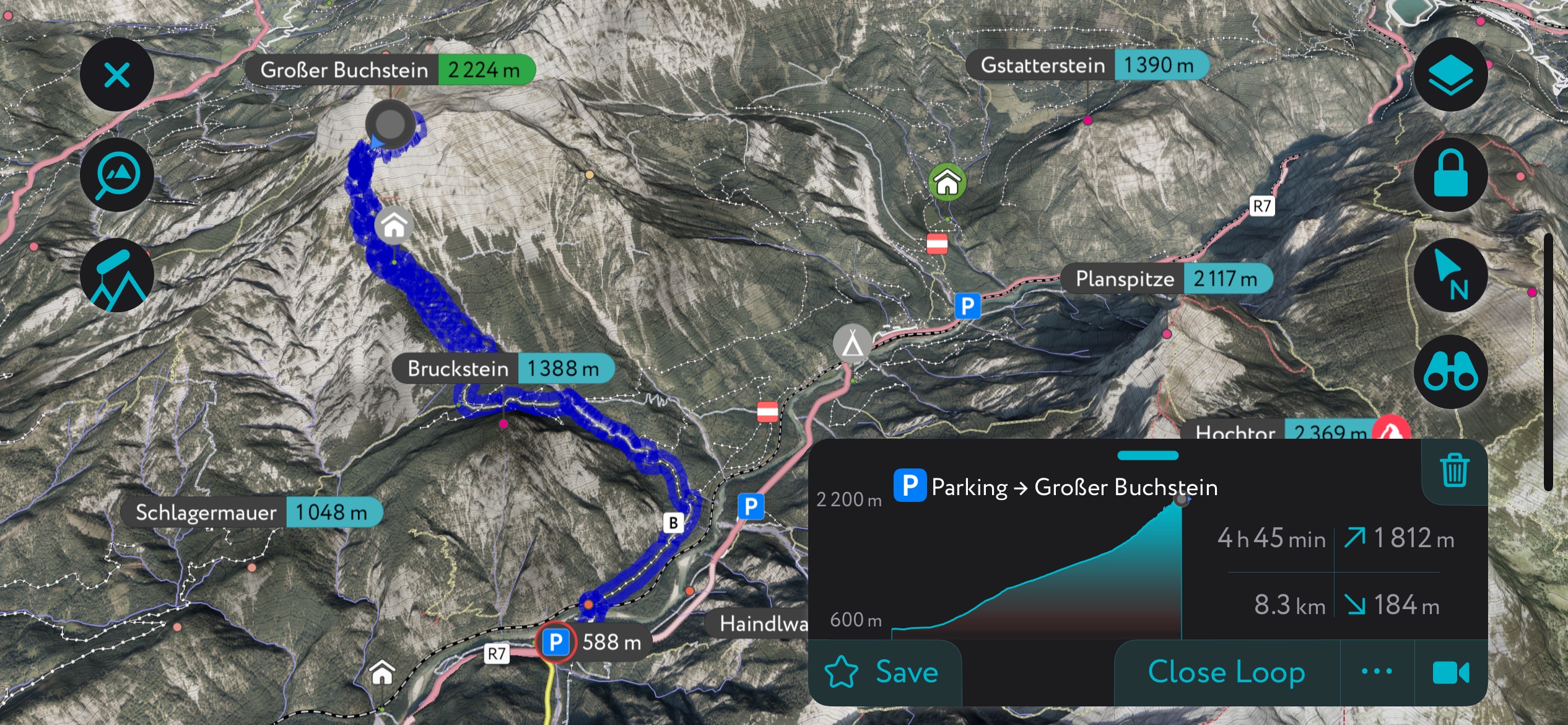Save the Parking to Großer Buchstein route
The height and width of the screenshot is (725, 1568).
884,672
